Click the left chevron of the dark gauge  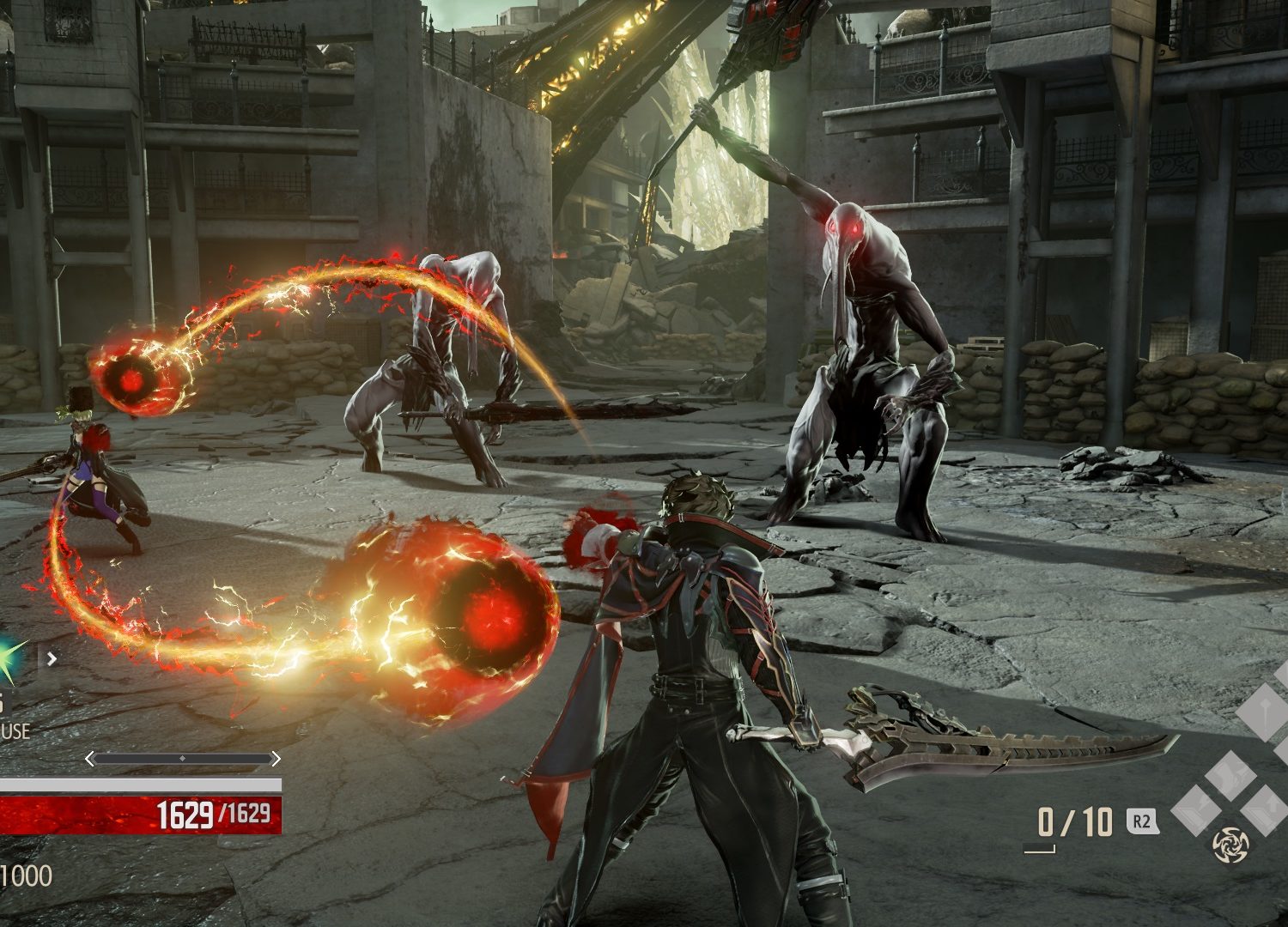[90, 759]
